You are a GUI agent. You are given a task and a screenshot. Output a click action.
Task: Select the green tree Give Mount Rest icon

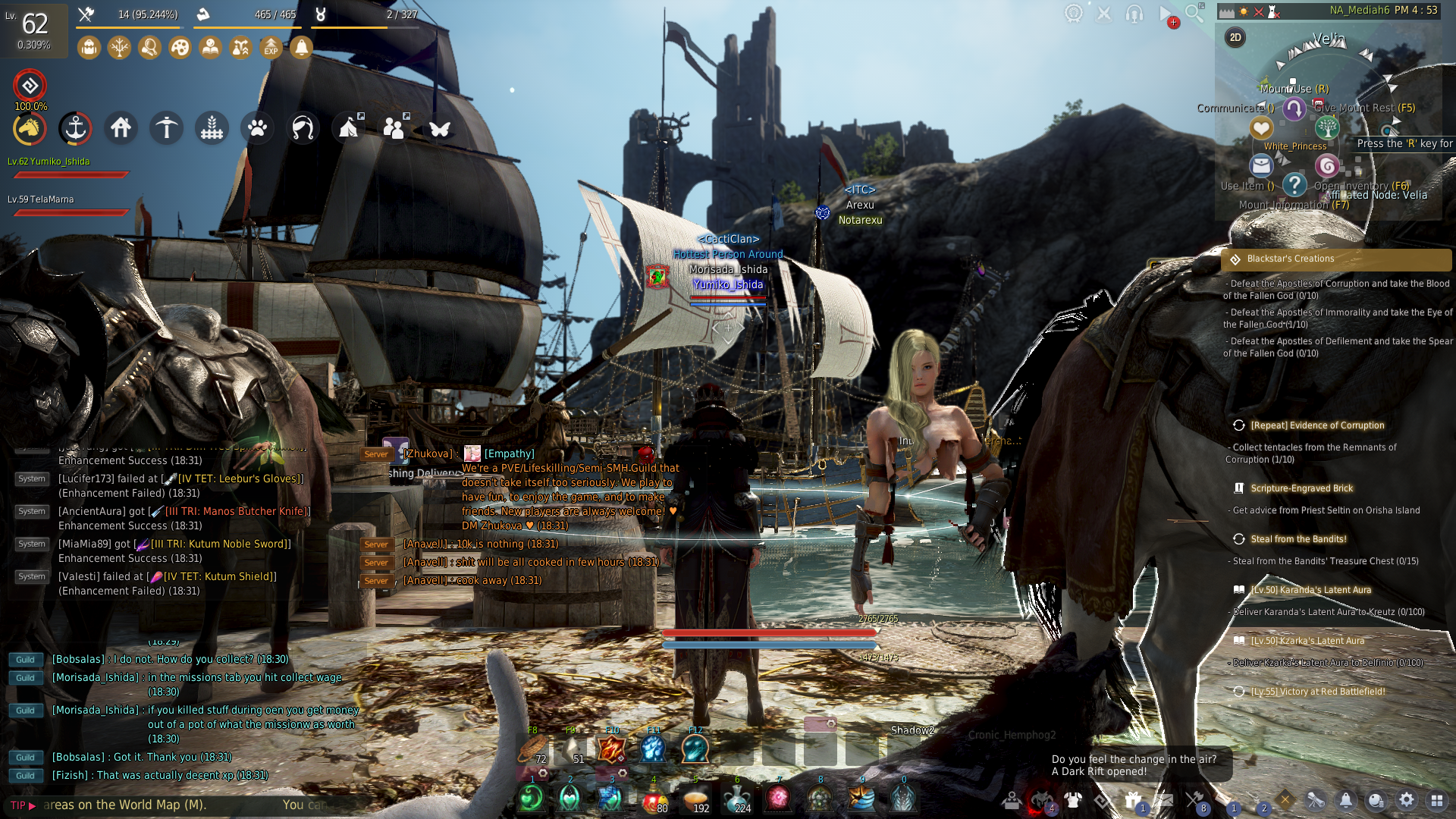1326,127
